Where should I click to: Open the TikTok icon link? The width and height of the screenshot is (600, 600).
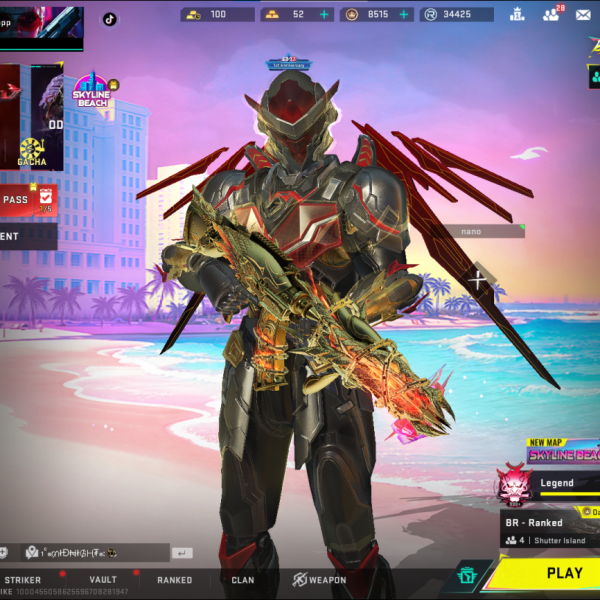click(109, 18)
